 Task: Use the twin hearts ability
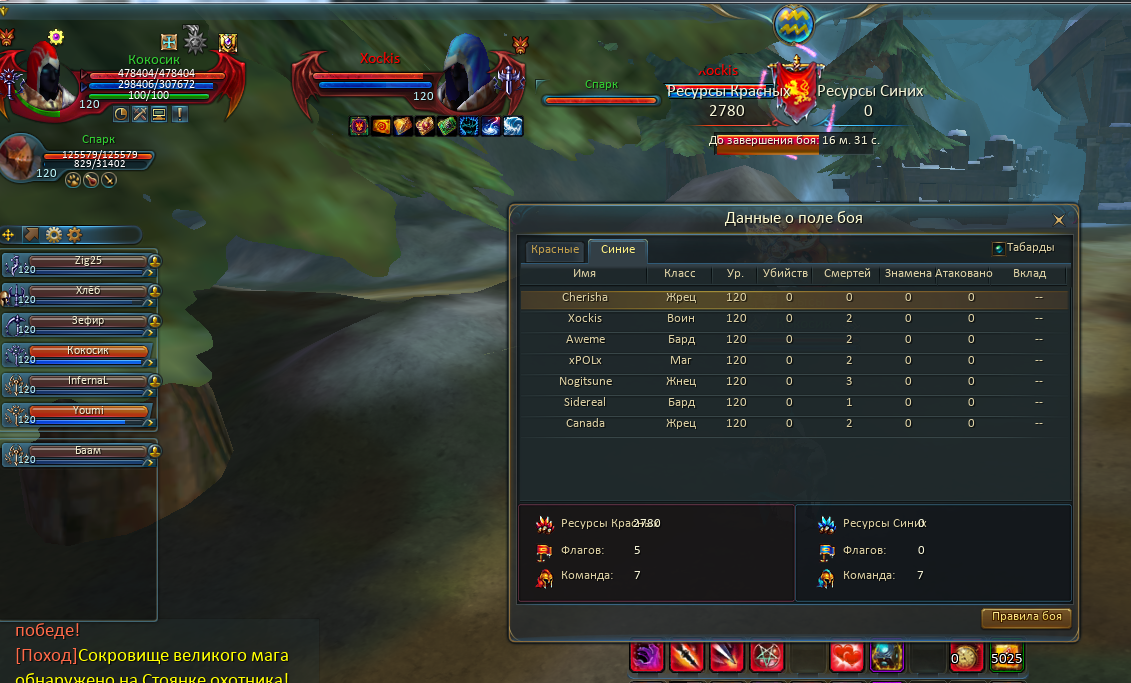click(x=847, y=657)
